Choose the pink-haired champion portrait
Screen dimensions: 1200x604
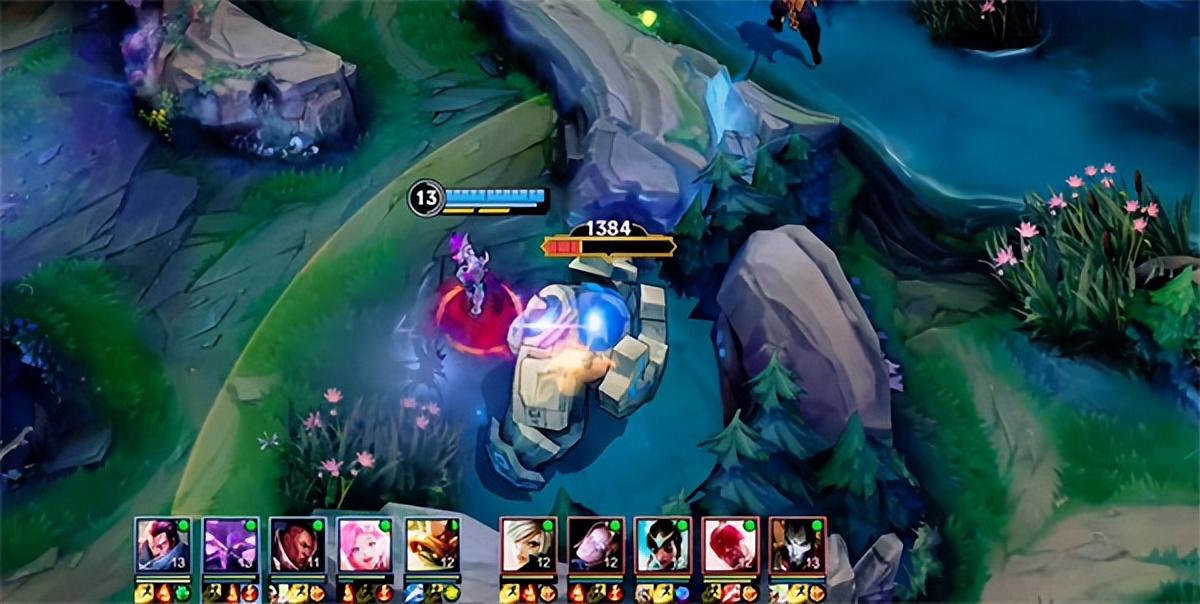pos(365,545)
